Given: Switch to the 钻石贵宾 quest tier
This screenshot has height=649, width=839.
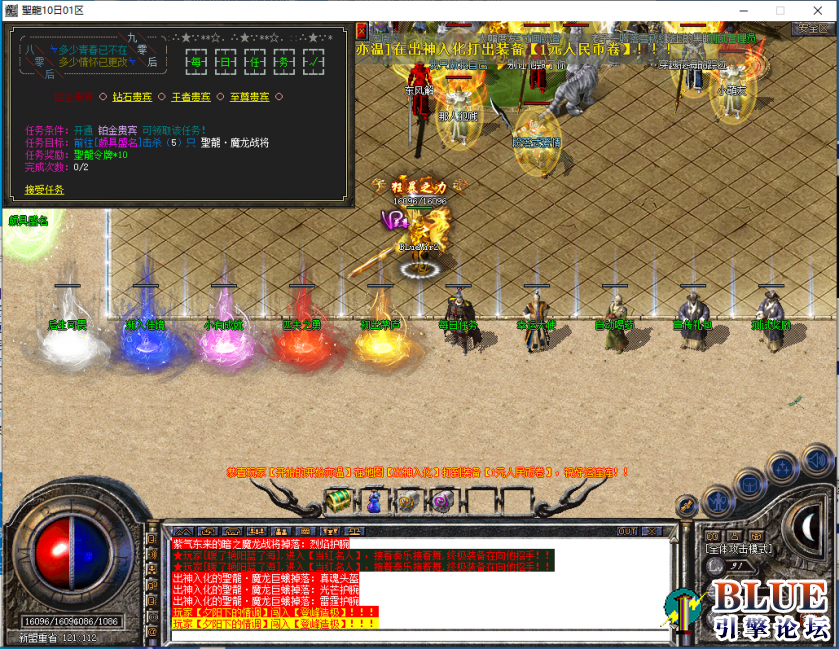Looking at the screenshot, I should pos(132,97).
